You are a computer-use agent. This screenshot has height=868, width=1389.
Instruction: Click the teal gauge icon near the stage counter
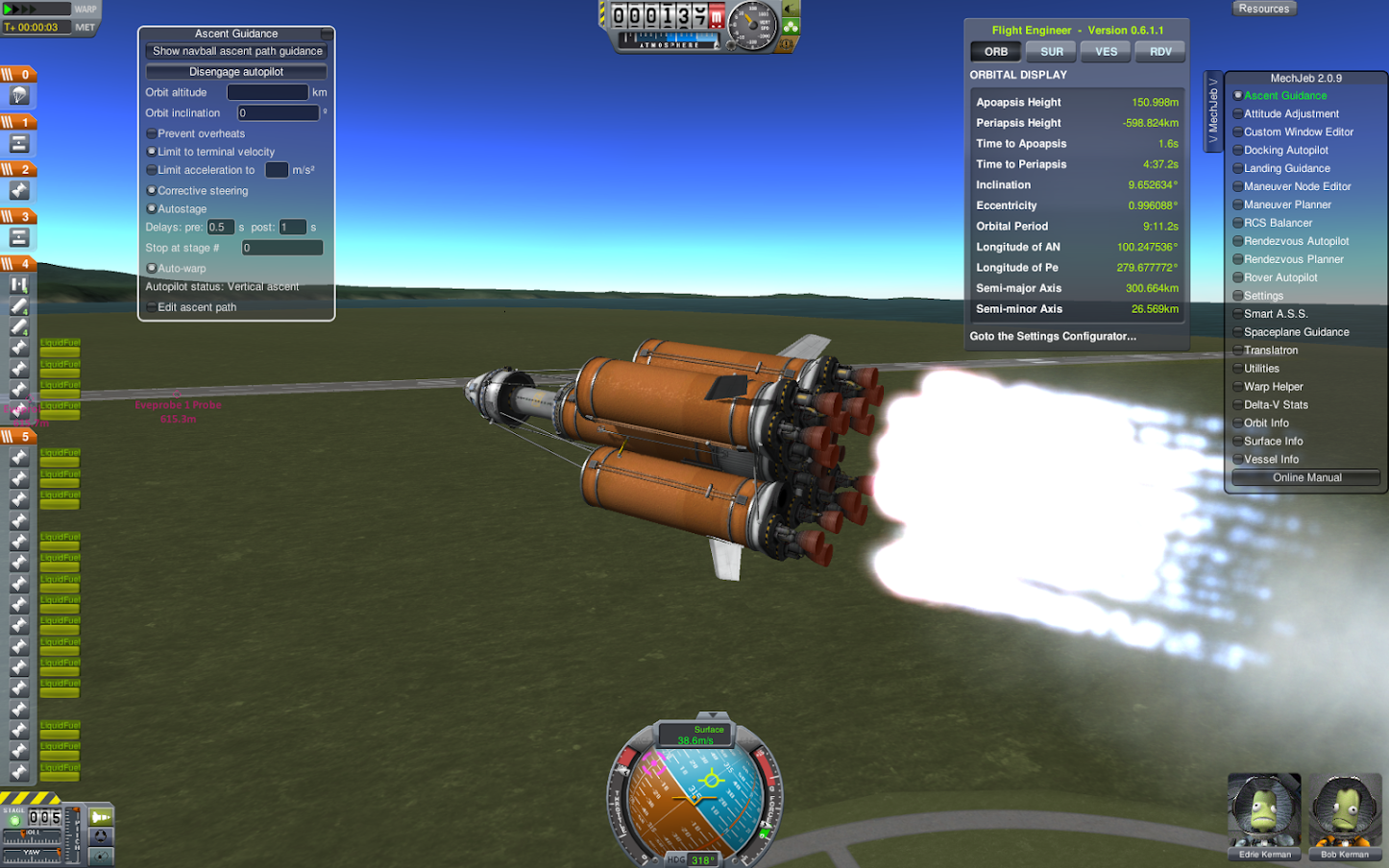(x=101, y=856)
